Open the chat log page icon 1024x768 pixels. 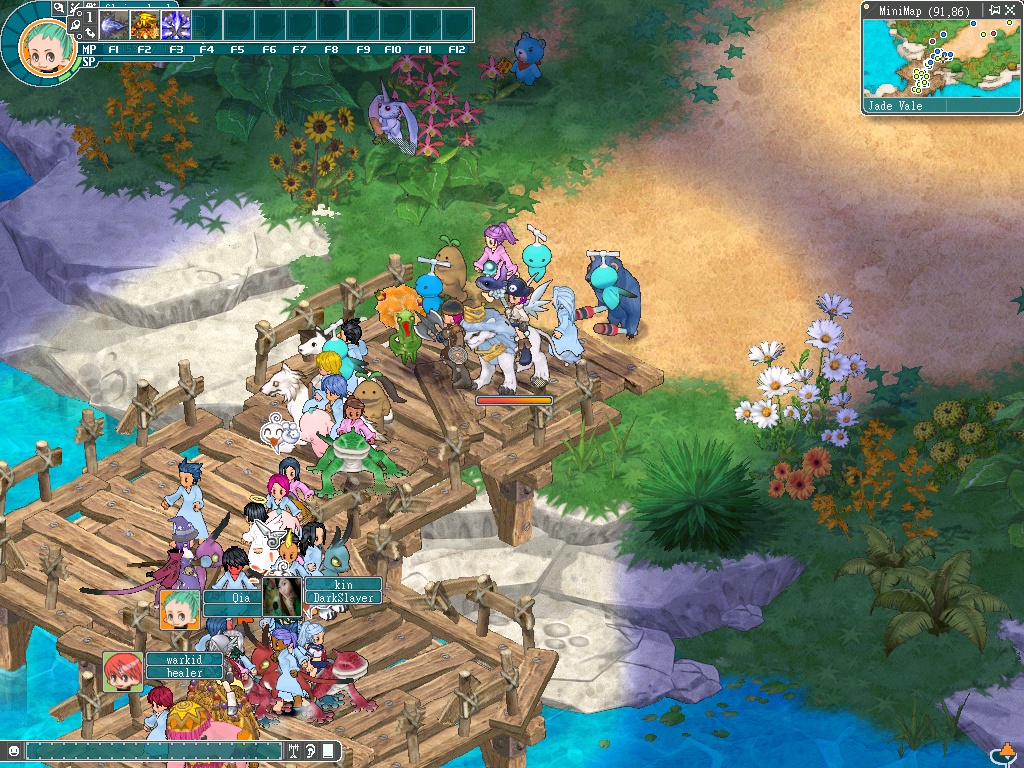pyautogui.click(x=328, y=750)
